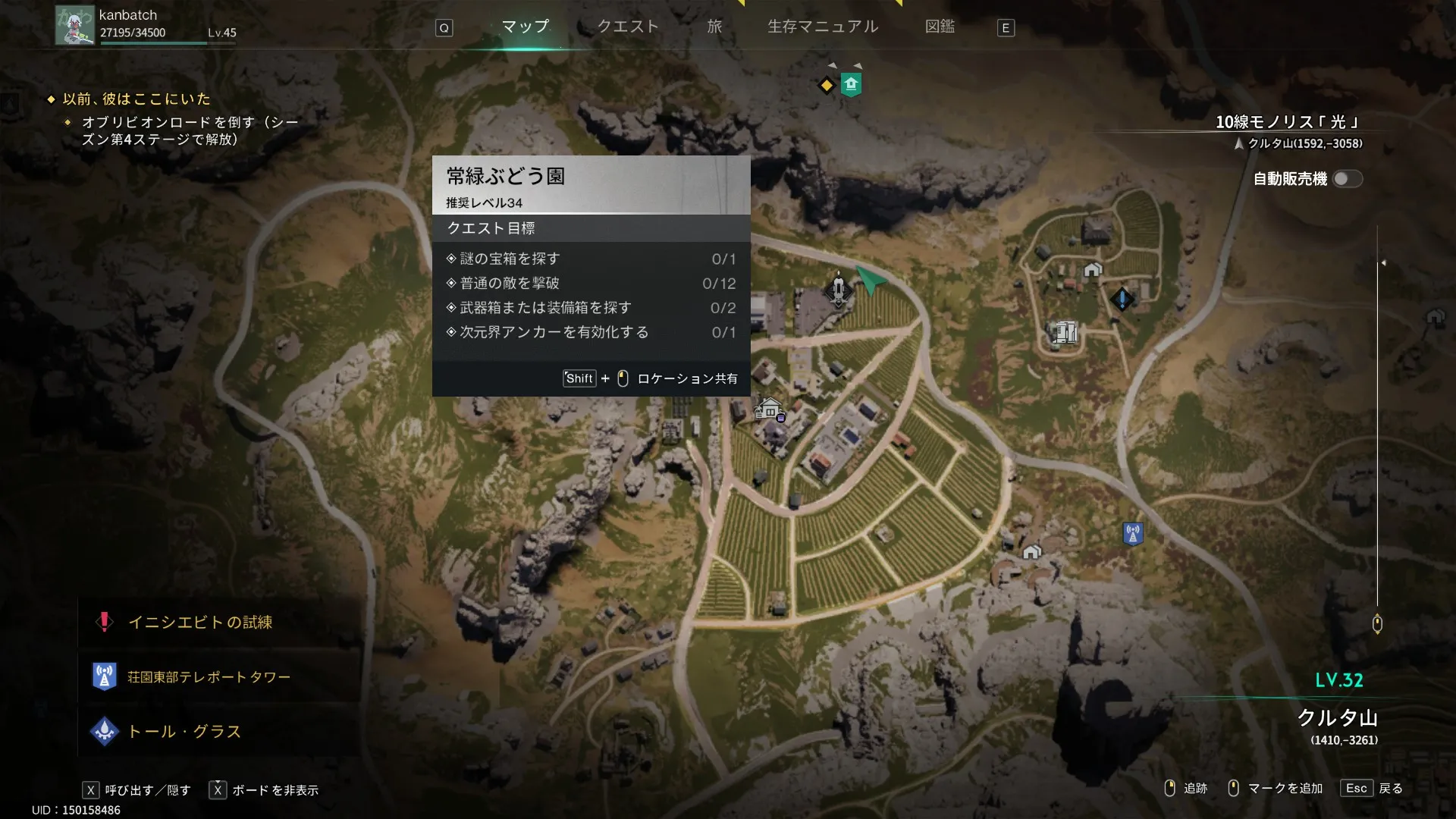Select the マップ tab
Image resolution: width=1456 pixels, height=819 pixels.
[x=525, y=27]
